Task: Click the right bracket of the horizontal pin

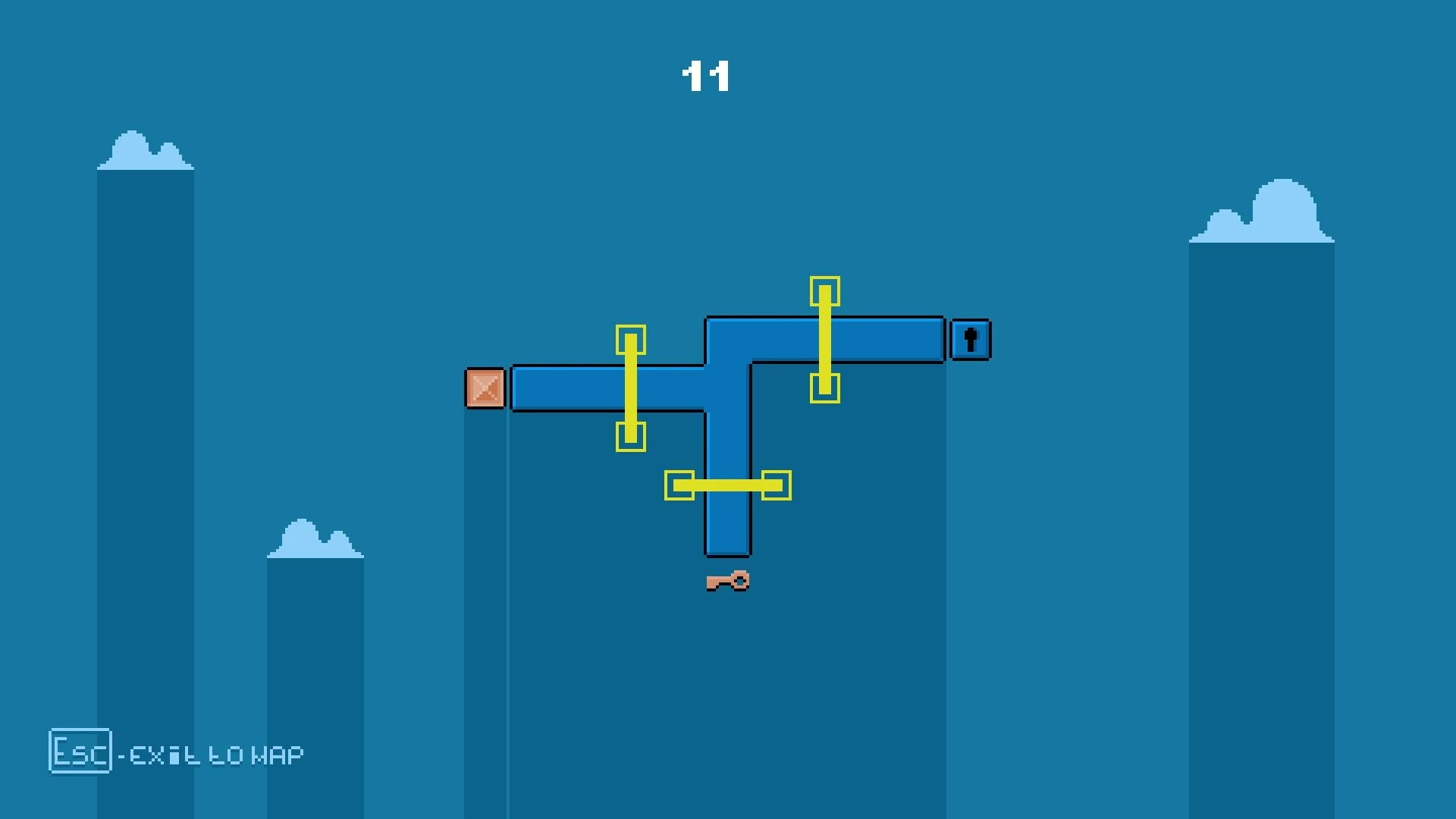Action: tap(775, 485)
